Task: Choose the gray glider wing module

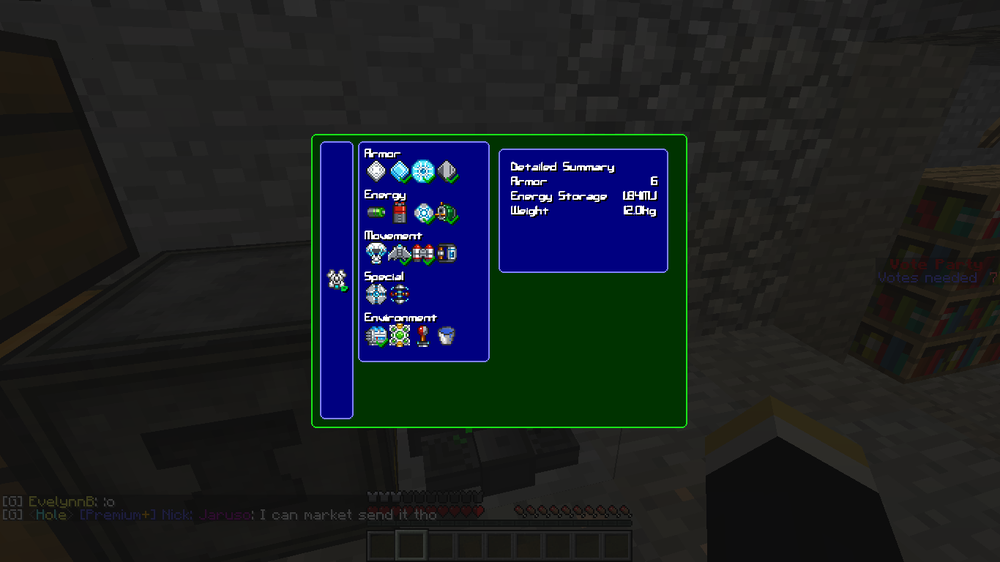Action: pos(400,254)
